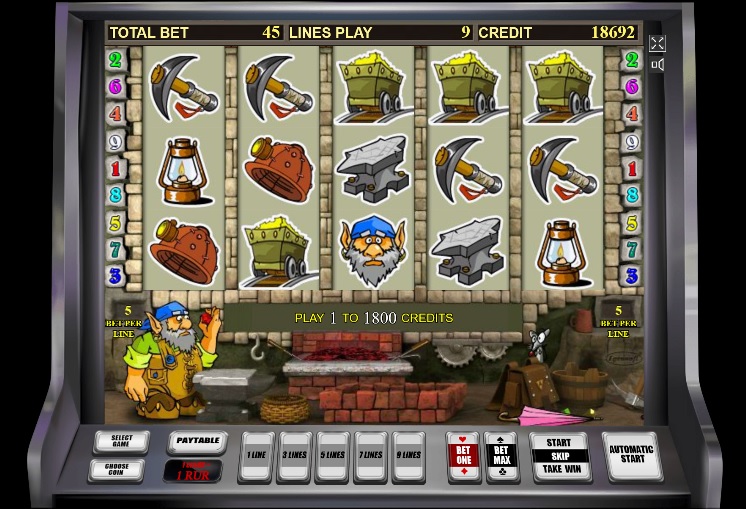
Task: Select the 1 Line bet button
Action: pyautogui.click(x=257, y=456)
